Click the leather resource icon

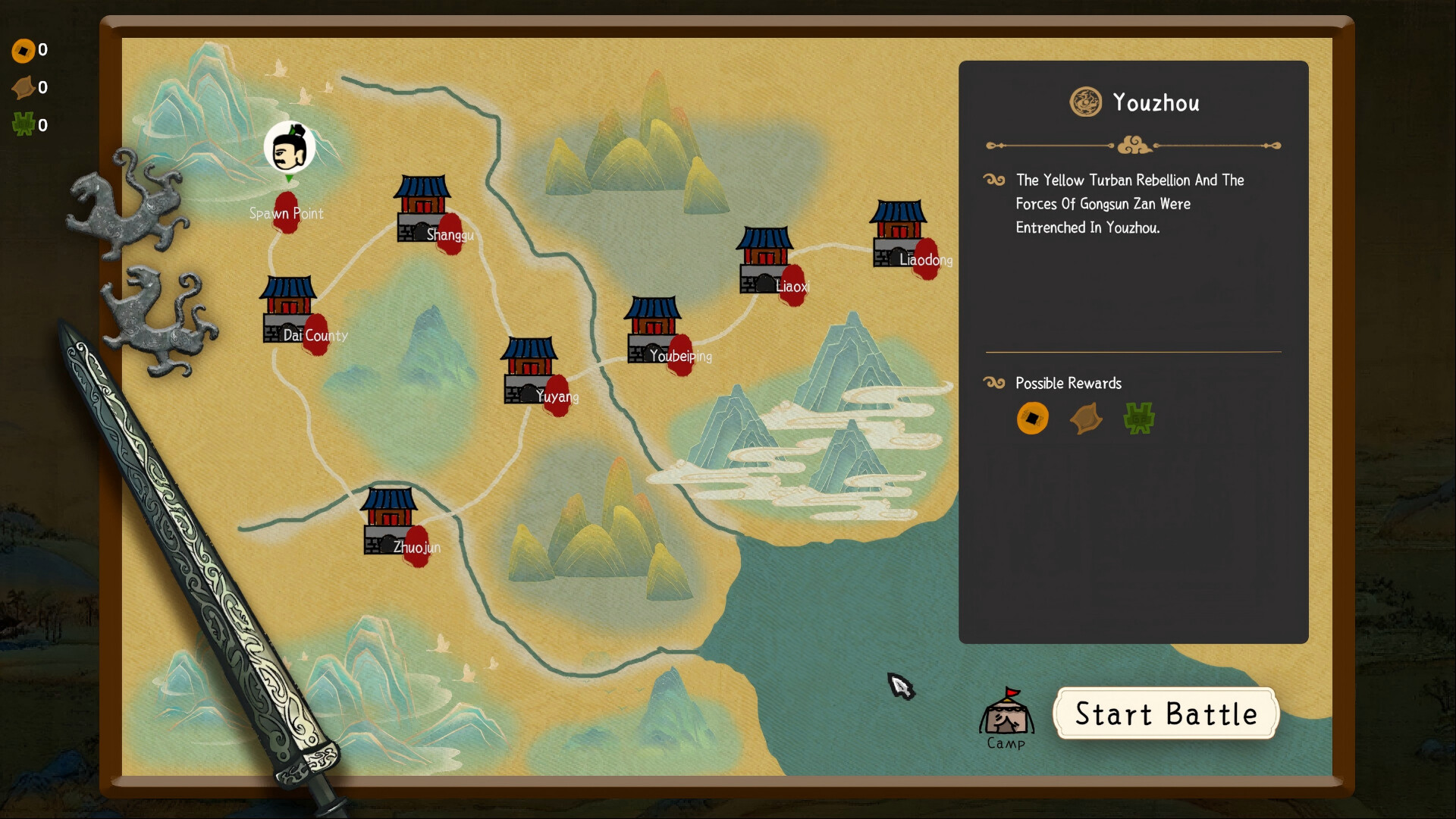pos(25,87)
